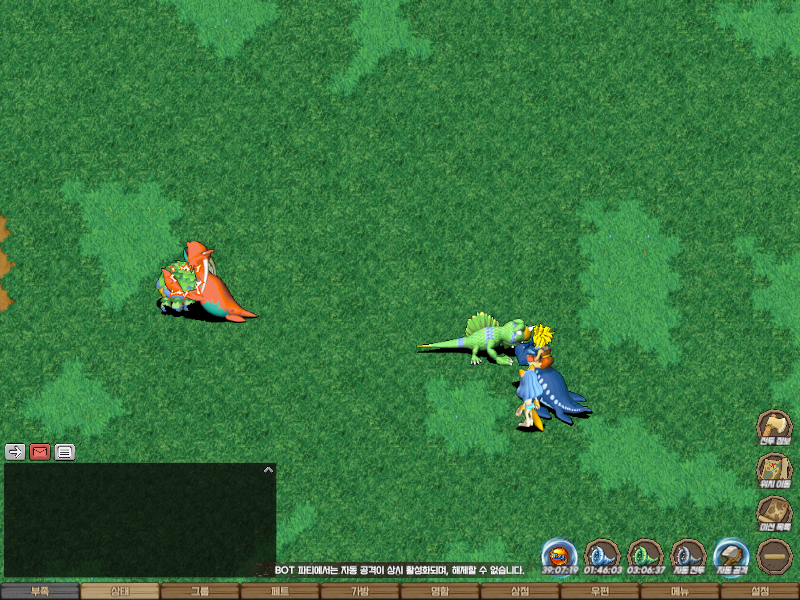800x600 pixels.
Task: Open the 상점 (shop) menu
Action: [520, 591]
